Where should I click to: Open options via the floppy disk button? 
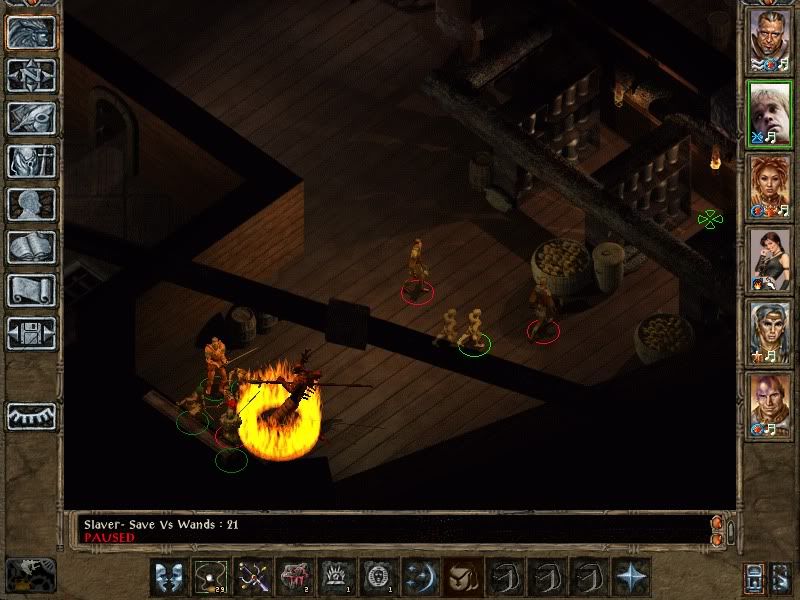click(x=31, y=333)
